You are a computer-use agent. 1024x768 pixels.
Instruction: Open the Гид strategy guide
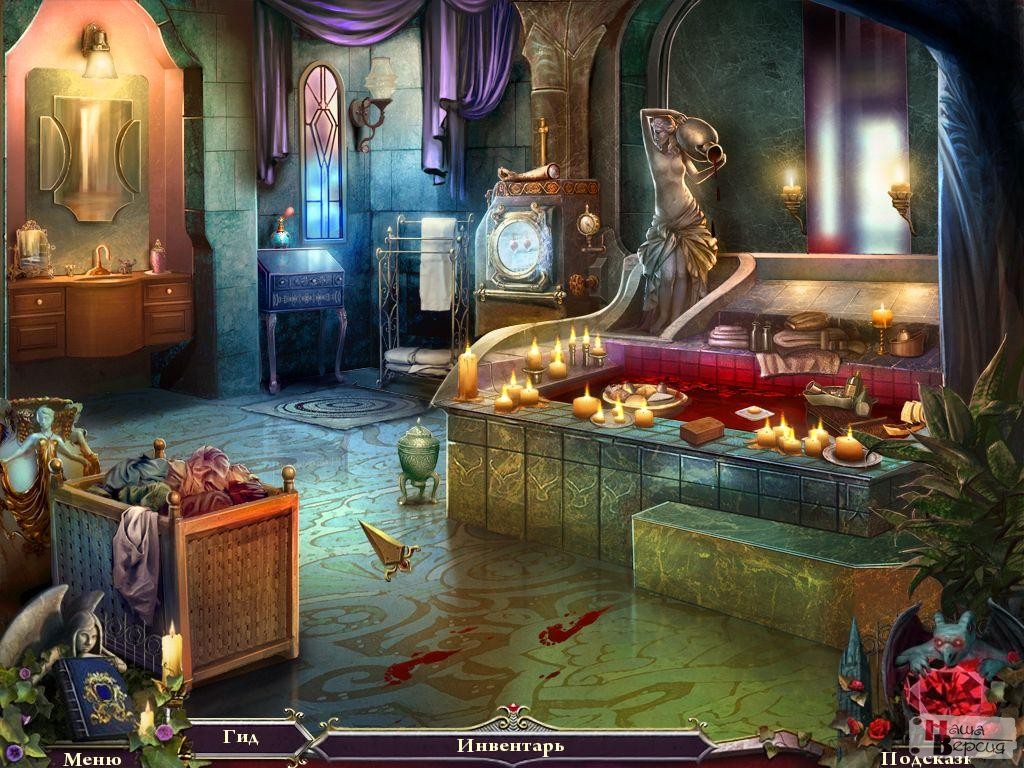click(241, 738)
